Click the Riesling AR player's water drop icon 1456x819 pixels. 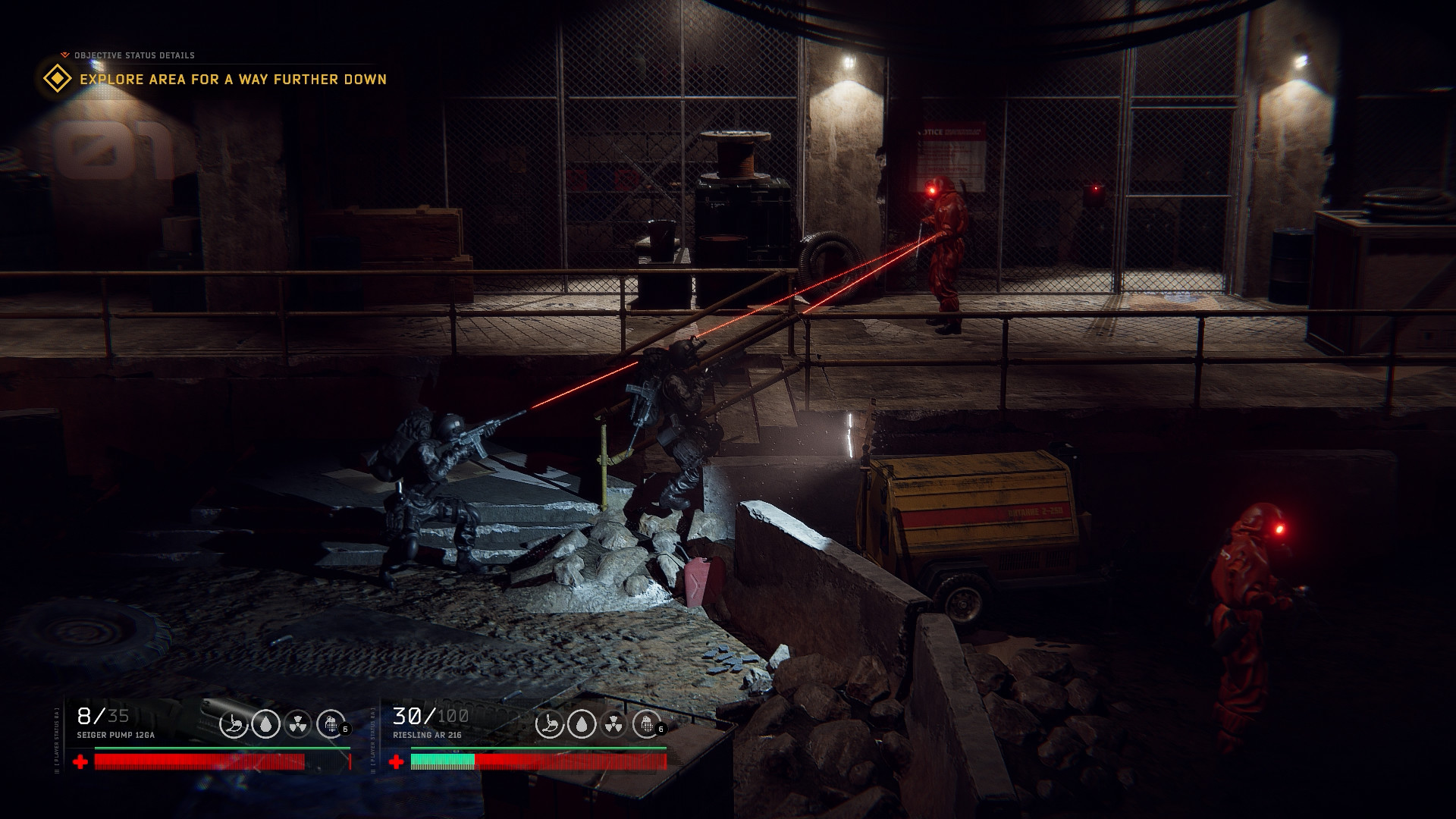[582, 724]
